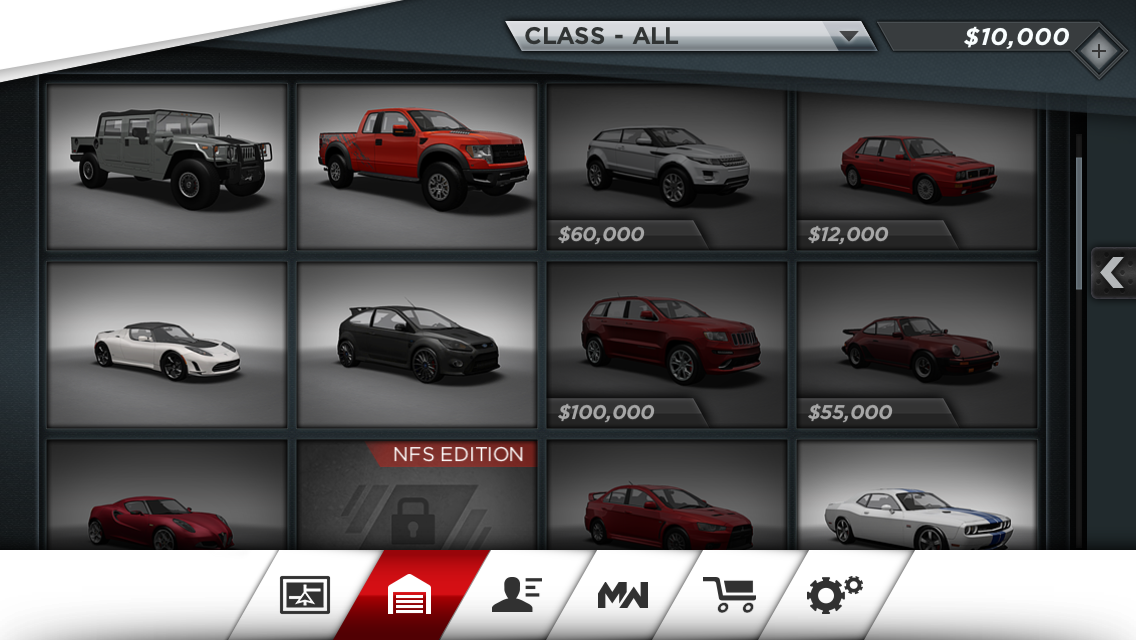This screenshot has height=640, width=1136.
Task: Open the Class - All dropdown
Action: coord(690,36)
